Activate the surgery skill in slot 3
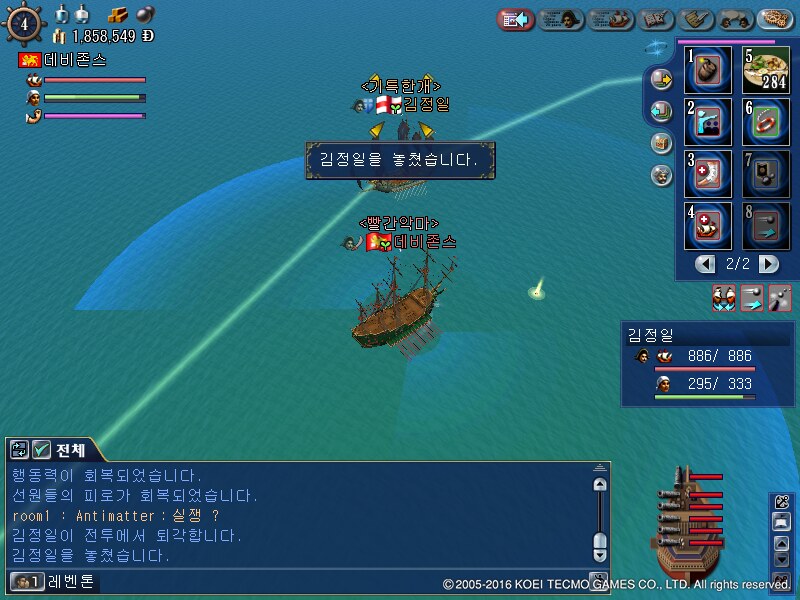 click(x=709, y=174)
